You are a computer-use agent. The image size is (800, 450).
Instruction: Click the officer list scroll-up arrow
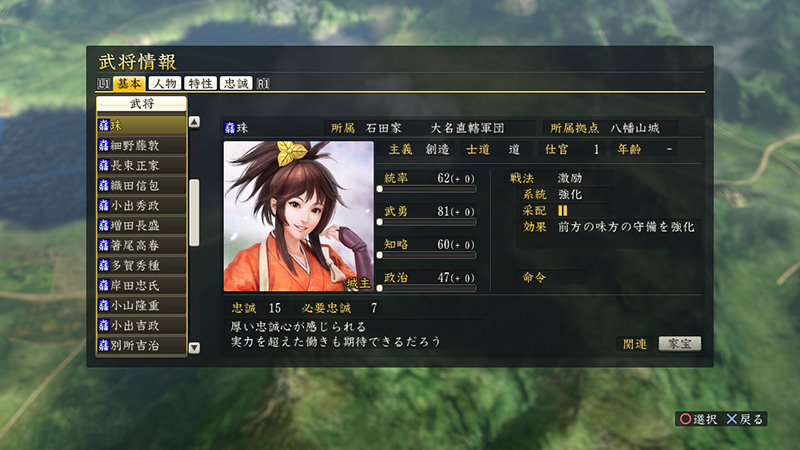coord(194,122)
